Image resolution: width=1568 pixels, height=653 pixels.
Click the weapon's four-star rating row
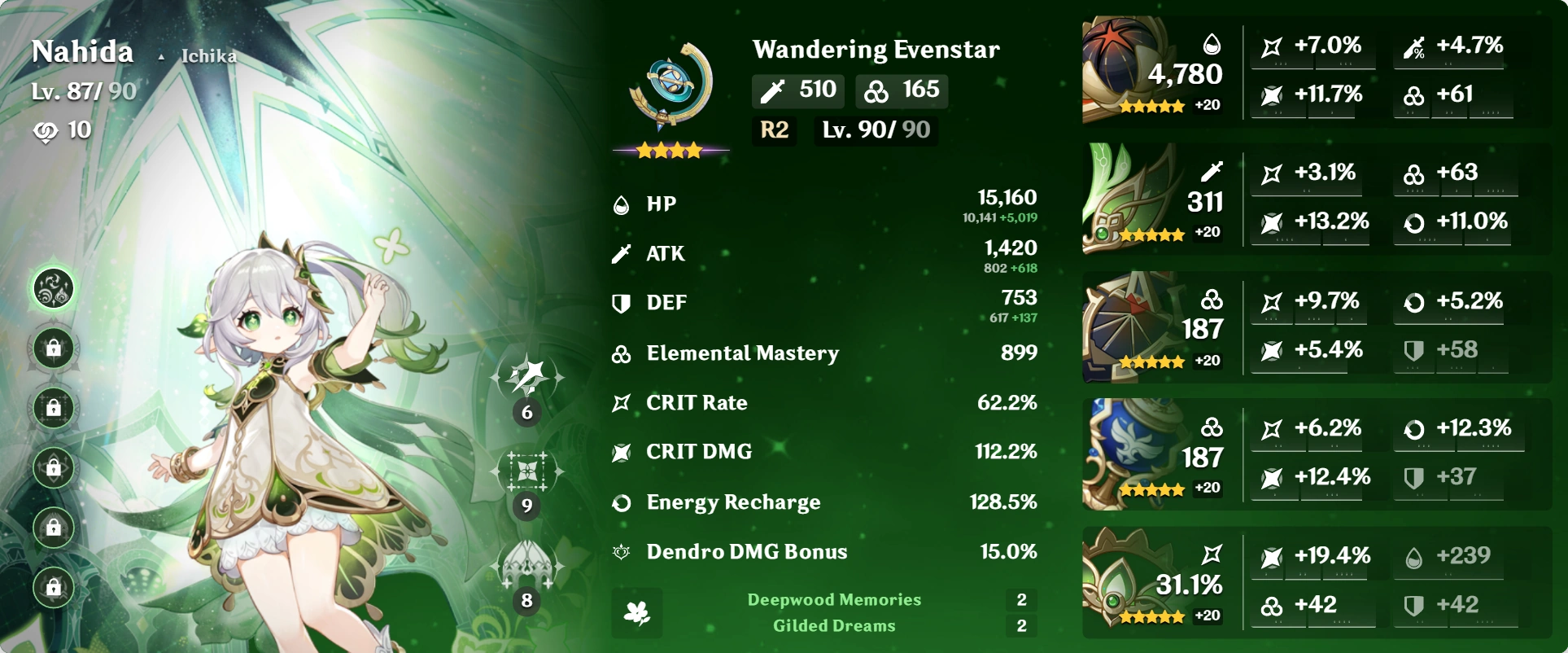click(669, 151)
